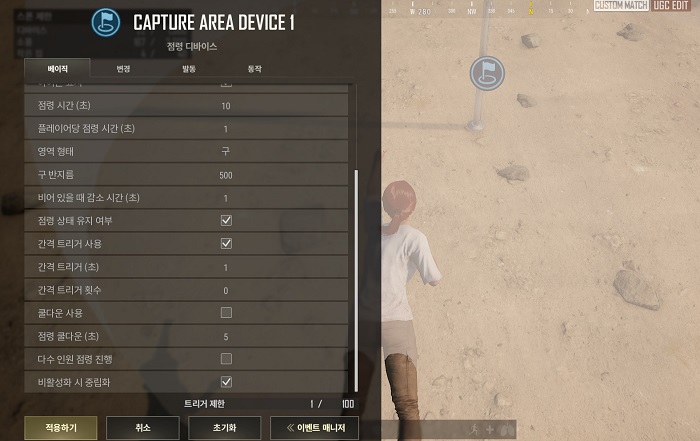The height and width of the screenshot is (441, 700).
Task: Apply settings with the 적용하기 button
Action: coord(53,428)
